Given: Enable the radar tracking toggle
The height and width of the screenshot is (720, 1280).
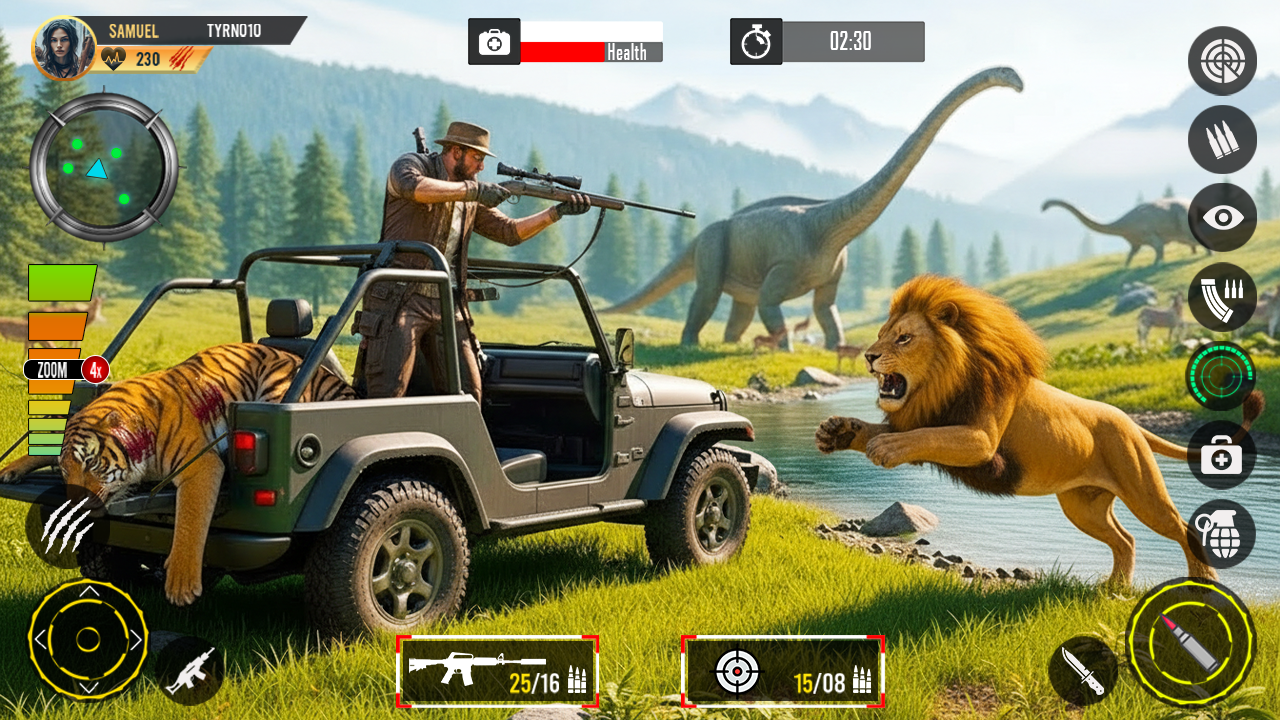Looking at the screenshot, I should click(x=1221, y=376).
